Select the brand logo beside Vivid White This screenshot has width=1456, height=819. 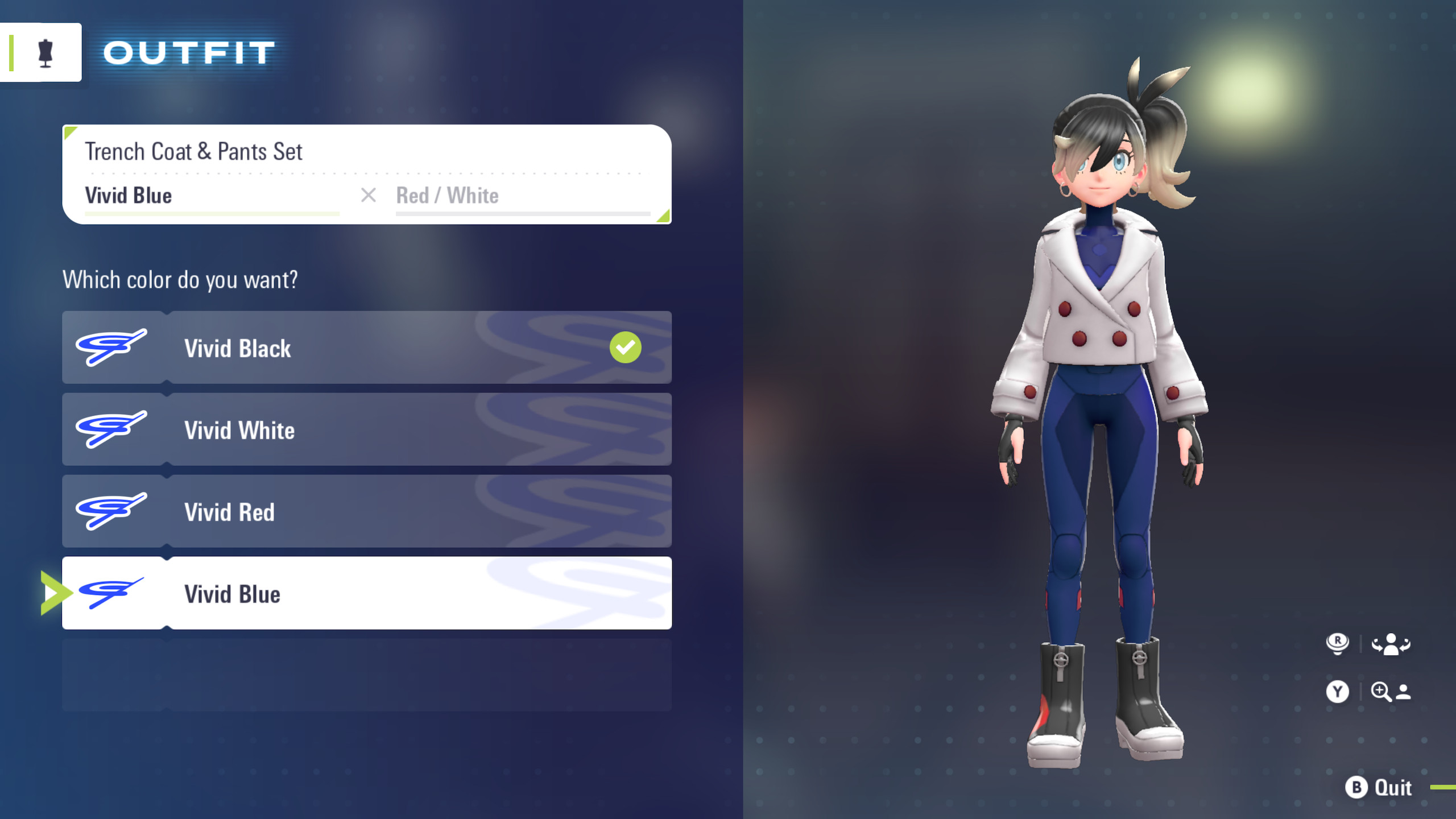110,429
